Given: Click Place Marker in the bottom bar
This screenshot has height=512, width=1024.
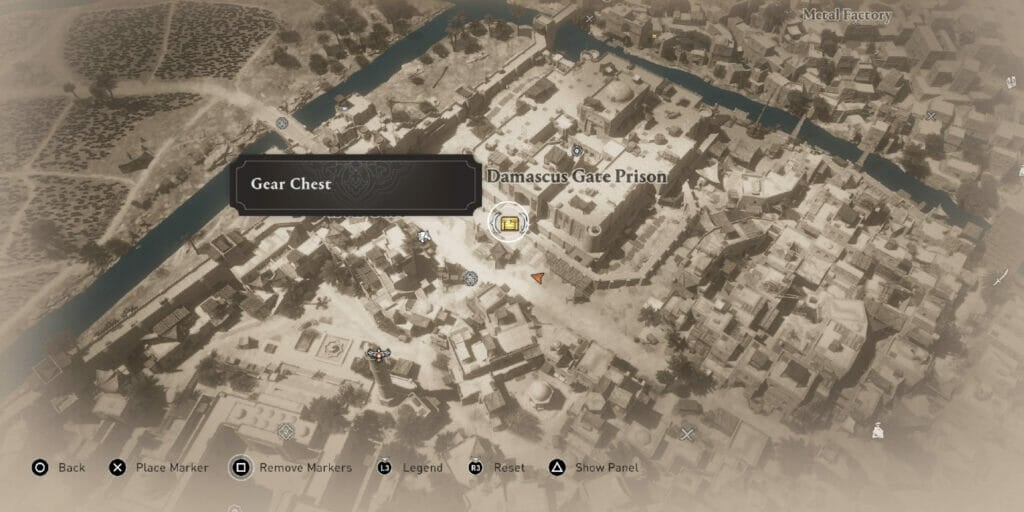Looking at the screenshot, I should click(x=159, y=467).
